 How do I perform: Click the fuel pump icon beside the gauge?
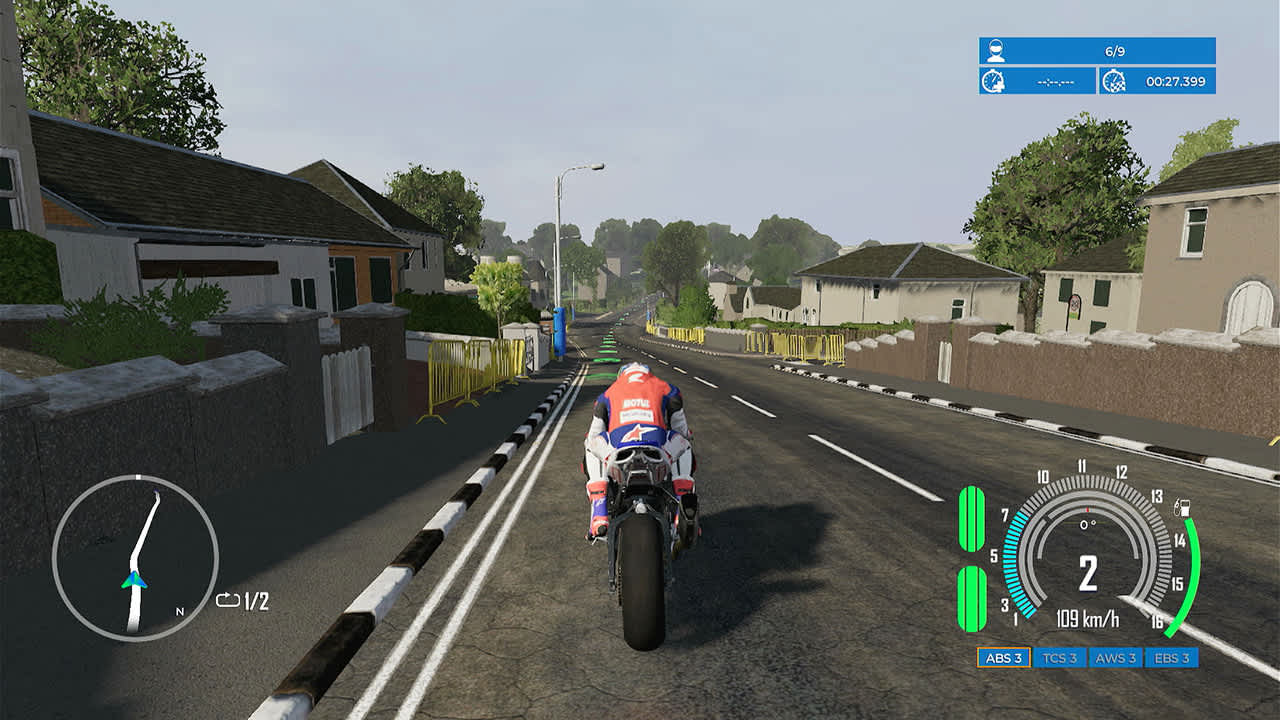click(x=1181, y=508)
